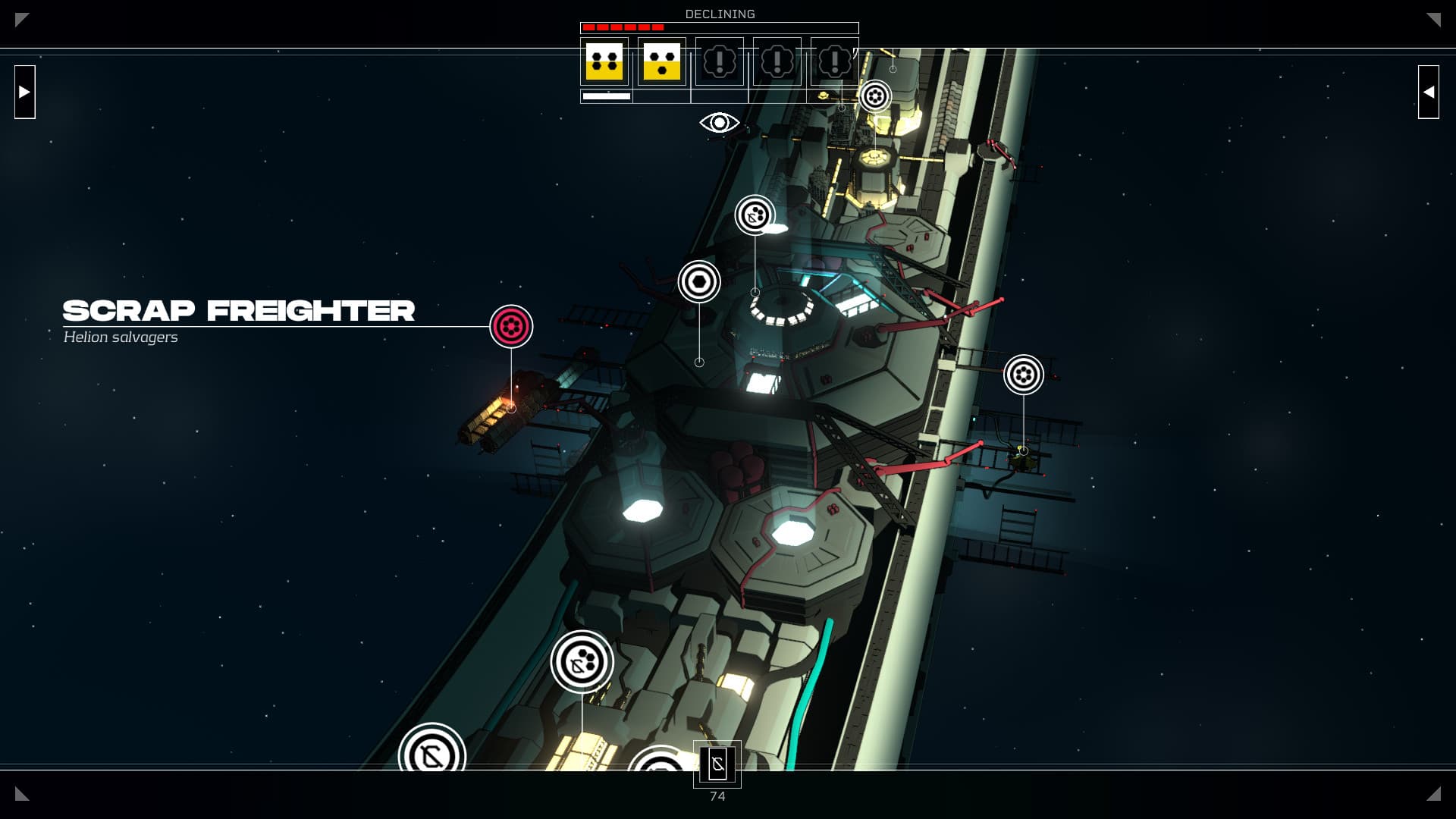Expand the left edge panel arrow
The width and height of the screenshot is (1456, 819).
25,92
